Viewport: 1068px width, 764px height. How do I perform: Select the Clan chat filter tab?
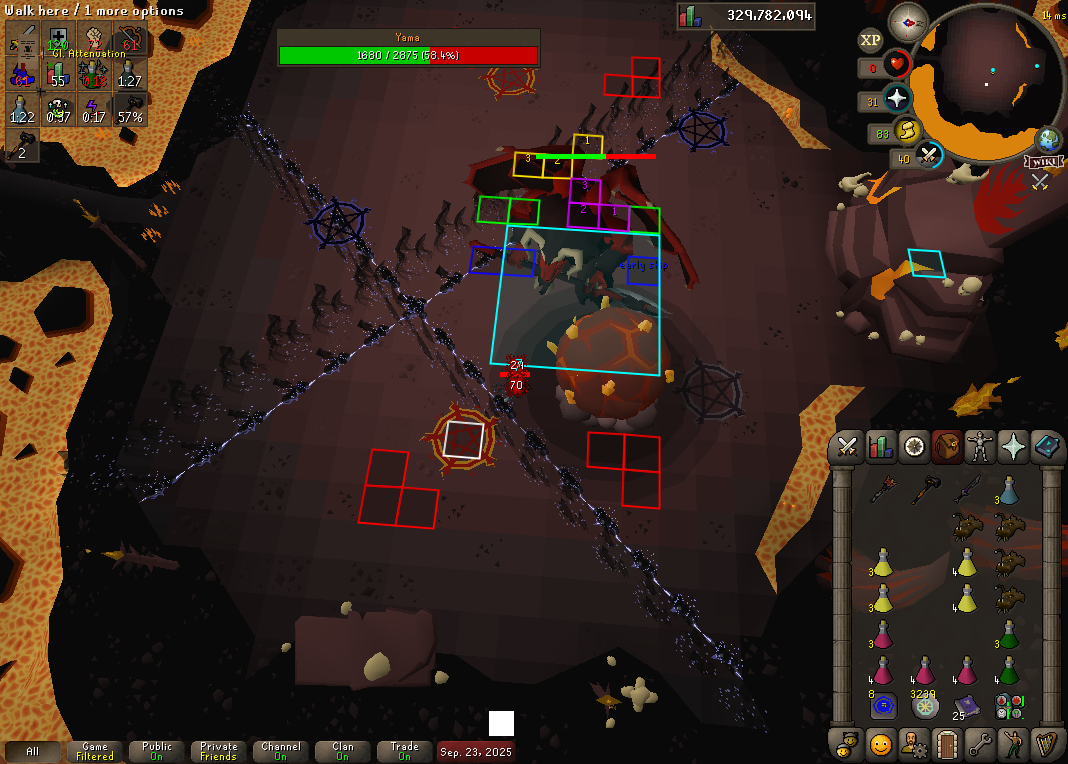coord(343,751)
